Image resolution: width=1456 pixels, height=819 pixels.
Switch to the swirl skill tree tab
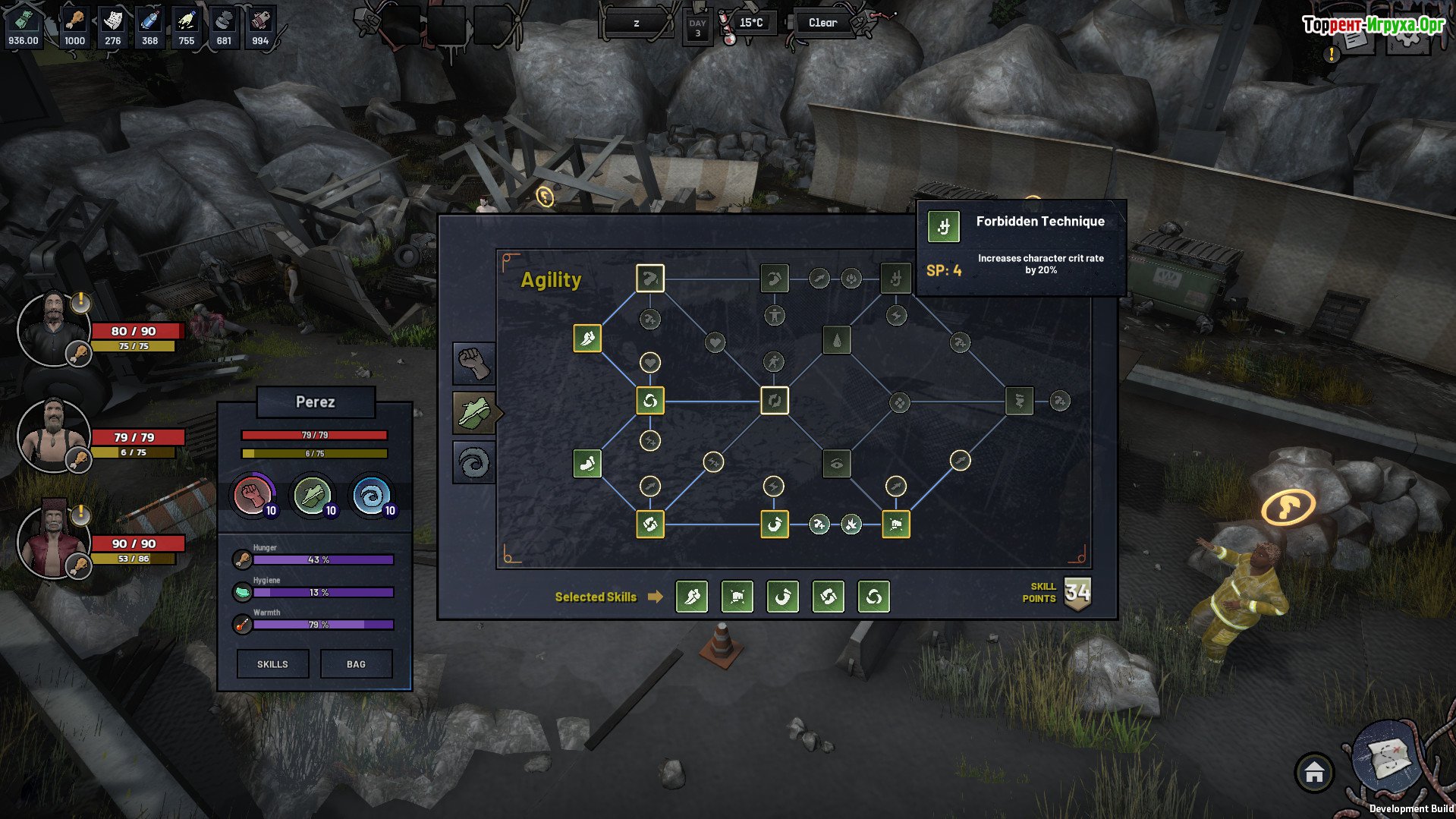pyautogui.click(x=473, y=462)
